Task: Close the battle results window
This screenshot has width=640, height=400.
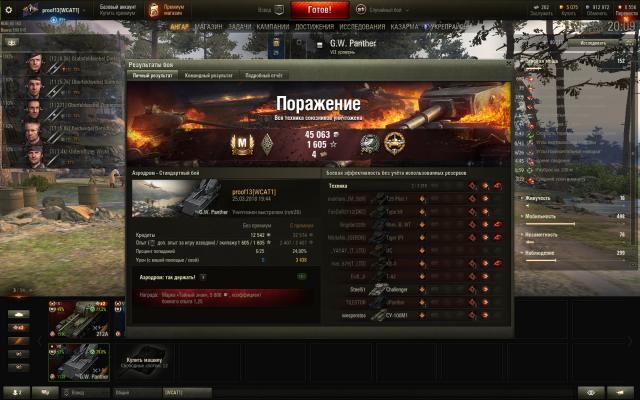Action: (510, 63)
